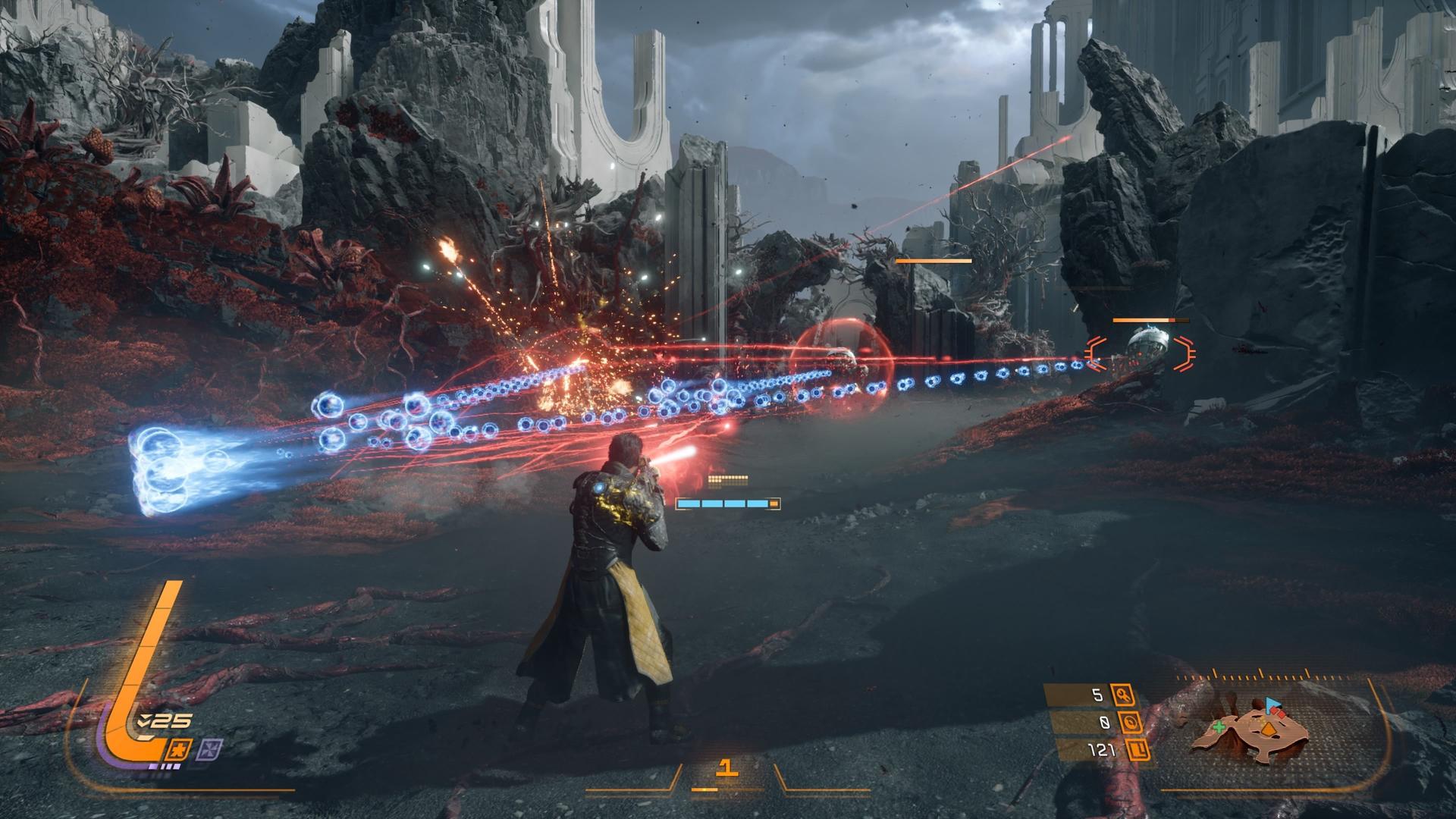Click the L-shaped resource icon near 121
This screenshot has height=819, width=1456.
(1137, 751)
